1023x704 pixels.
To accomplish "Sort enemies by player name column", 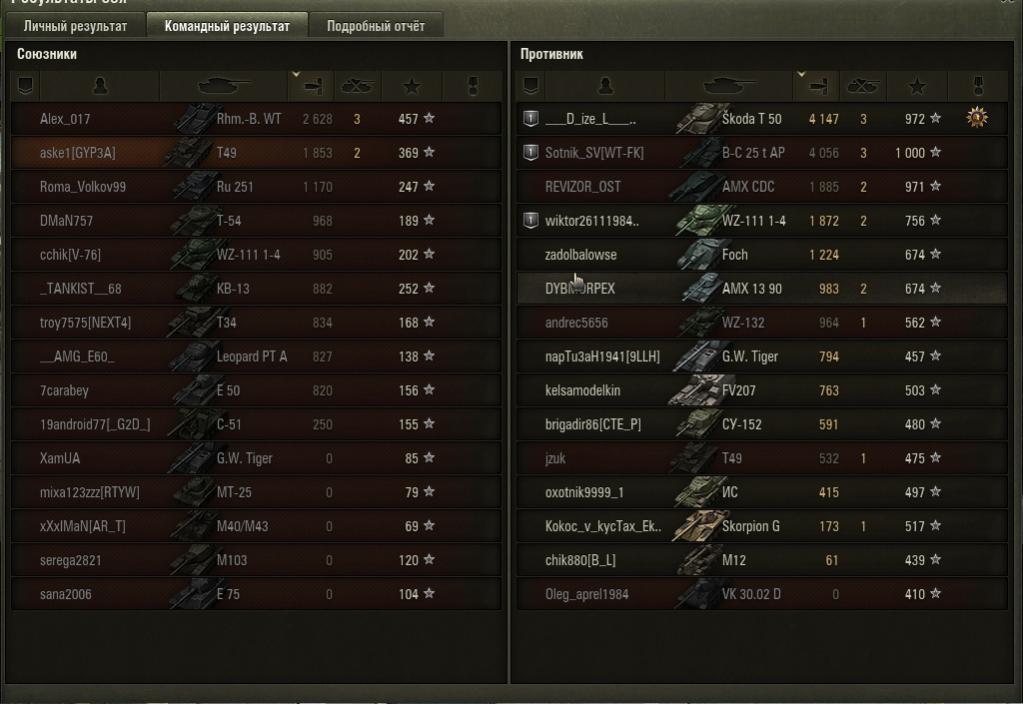I will pyautogui.click(x=604, y=86).
